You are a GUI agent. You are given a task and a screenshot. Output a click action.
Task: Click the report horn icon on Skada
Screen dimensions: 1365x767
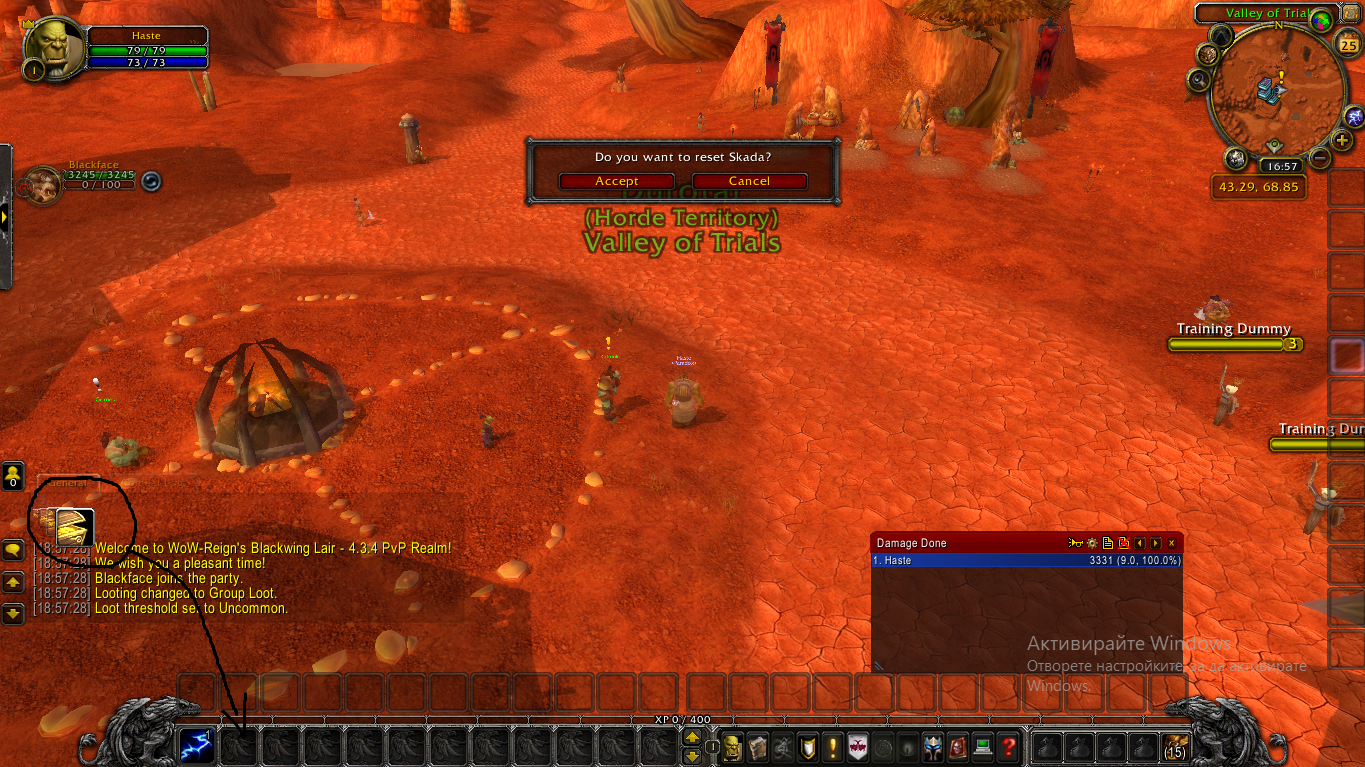click(x=1074, y=542)
